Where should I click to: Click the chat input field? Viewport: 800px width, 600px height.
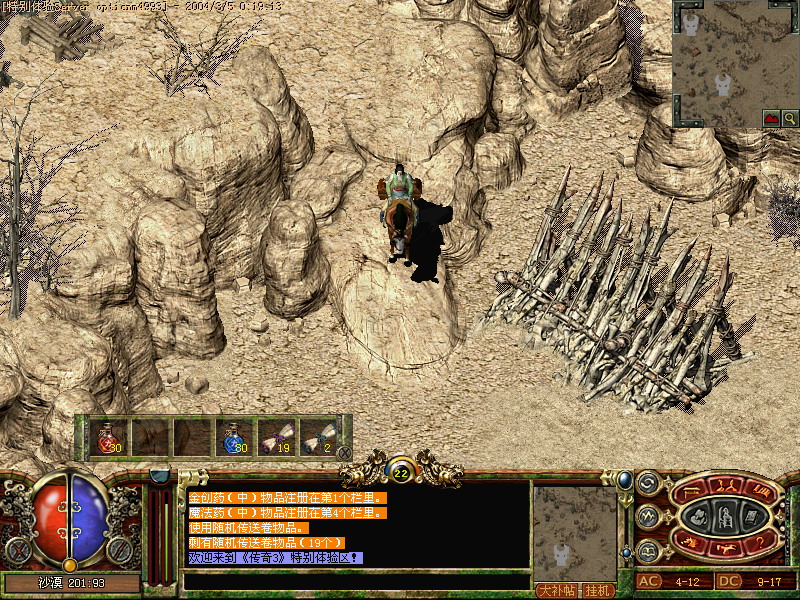coord(355,580)
